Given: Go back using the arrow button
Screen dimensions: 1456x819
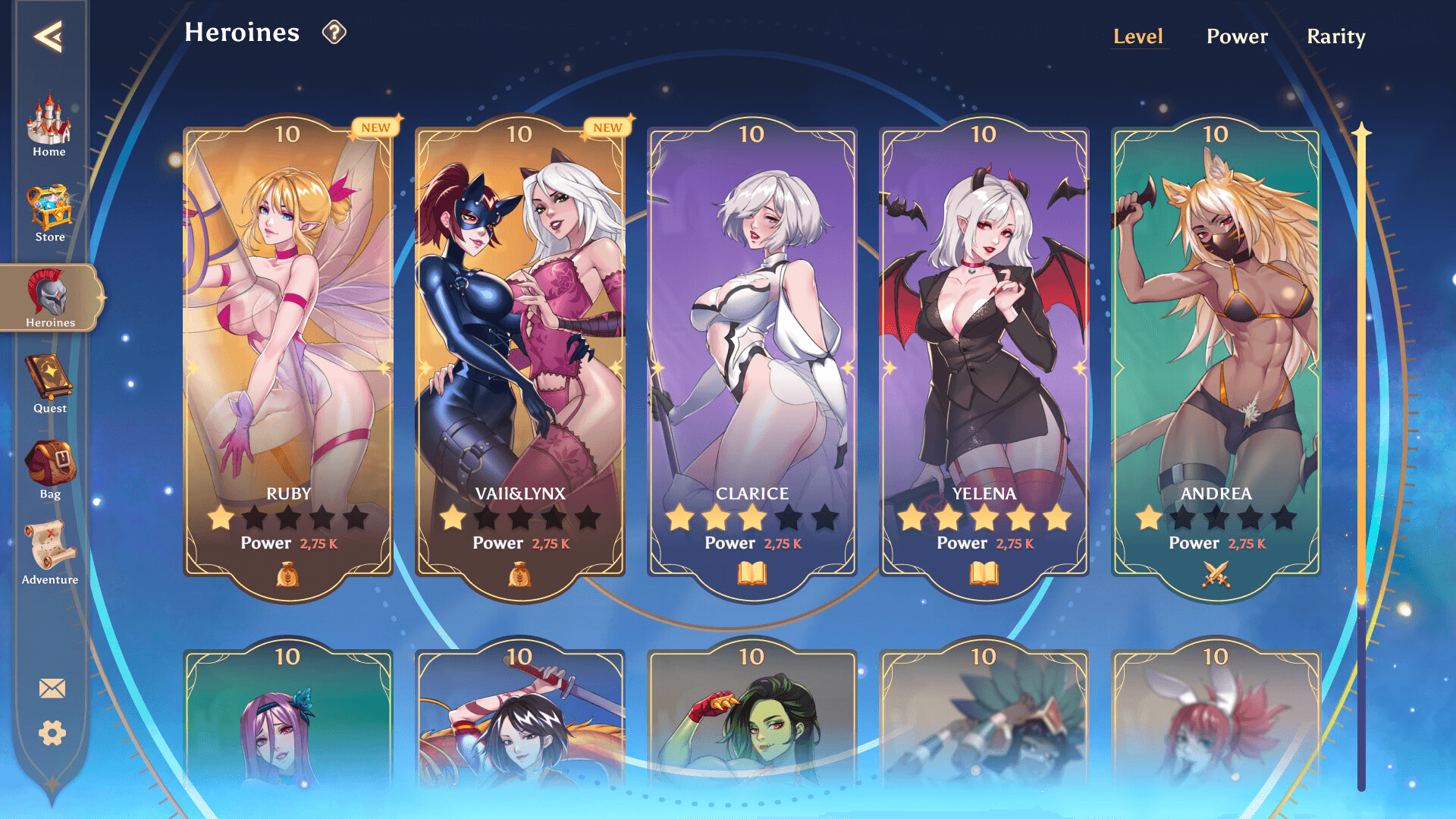Looking at the screenshot, I should pyautogui.click(x=49, y=36).
